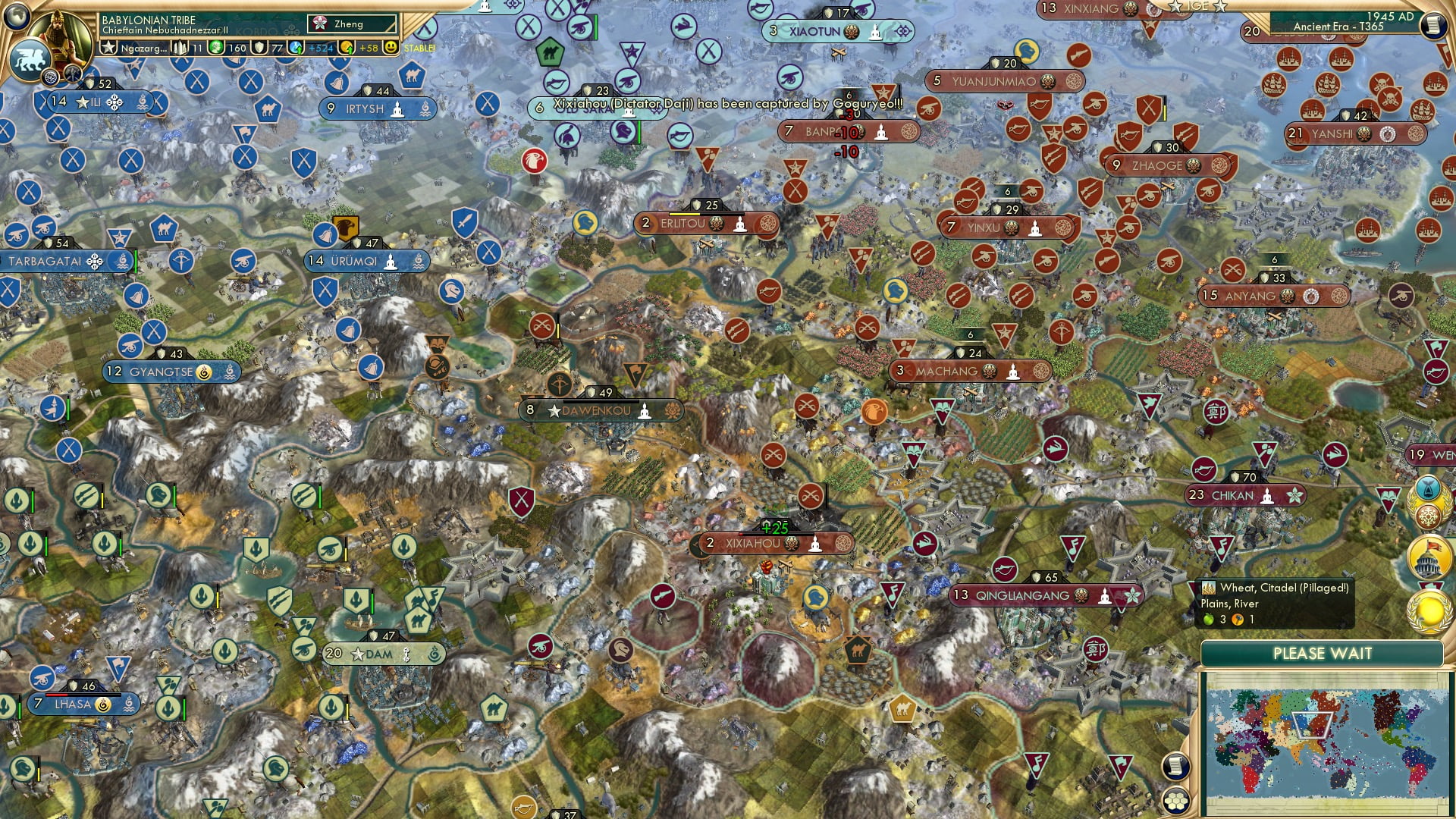Open the Zheng civilization selector
The image size is (1456, 819).
353,24
